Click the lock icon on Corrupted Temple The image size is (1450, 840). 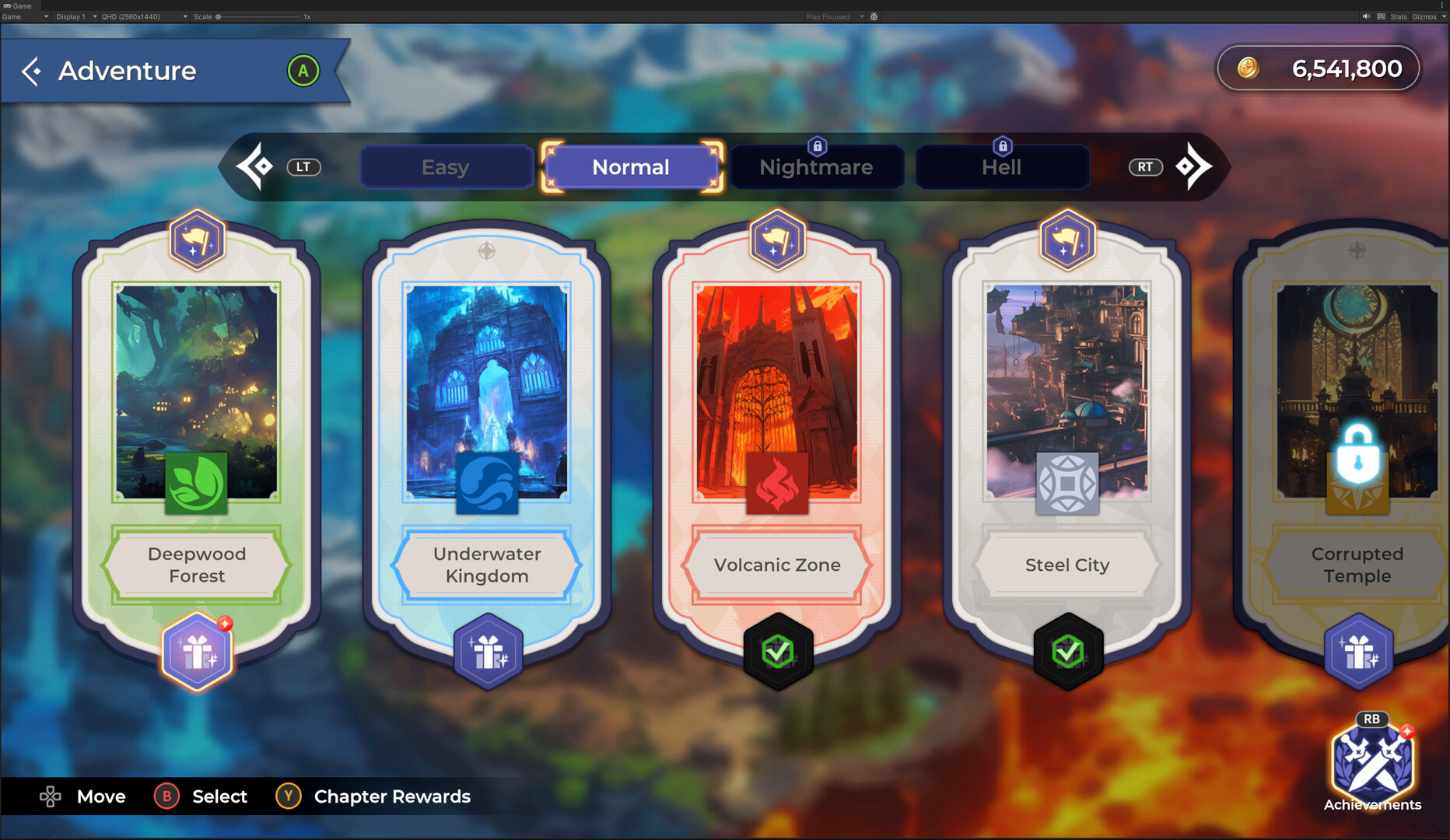pyautogui.click(x=1357, y=460)
